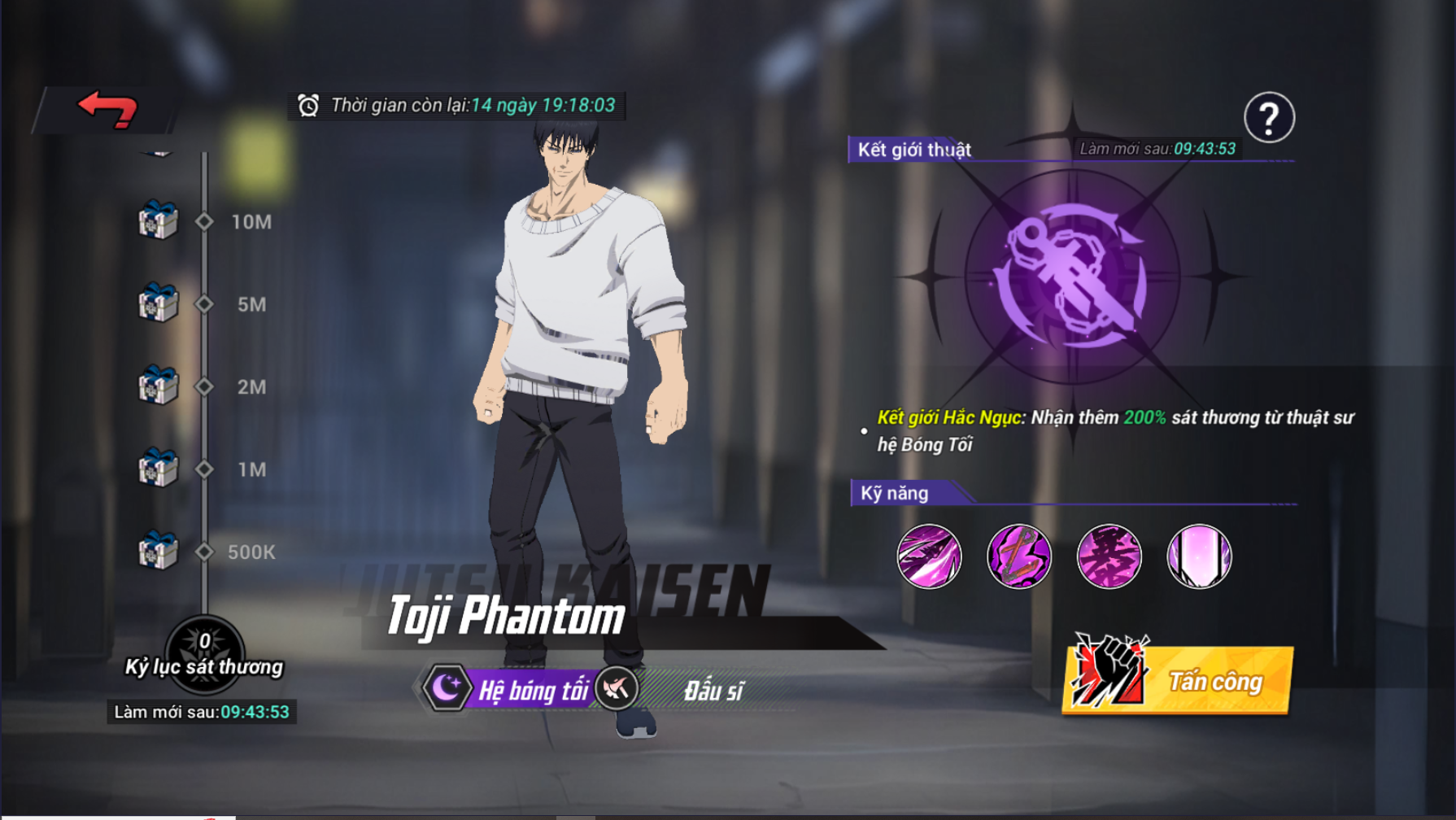
Task: Open the 10M damage reward gift box
Action: [158, 220]
